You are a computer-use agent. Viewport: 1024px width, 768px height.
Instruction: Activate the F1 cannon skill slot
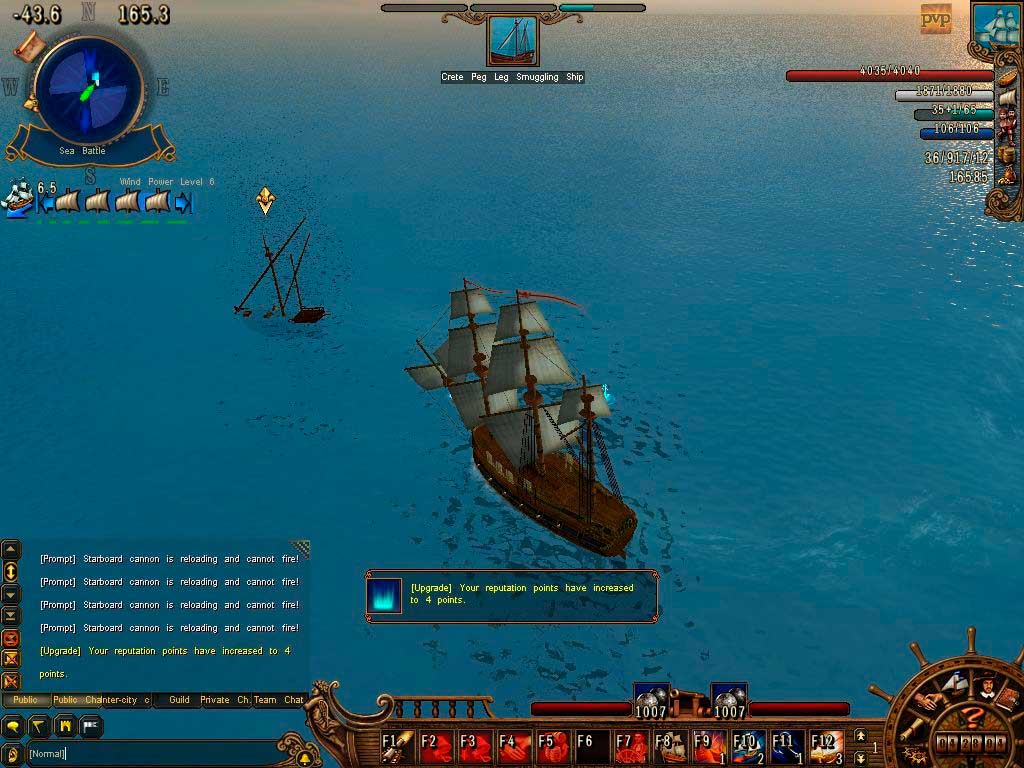click(x=397, y=746)
